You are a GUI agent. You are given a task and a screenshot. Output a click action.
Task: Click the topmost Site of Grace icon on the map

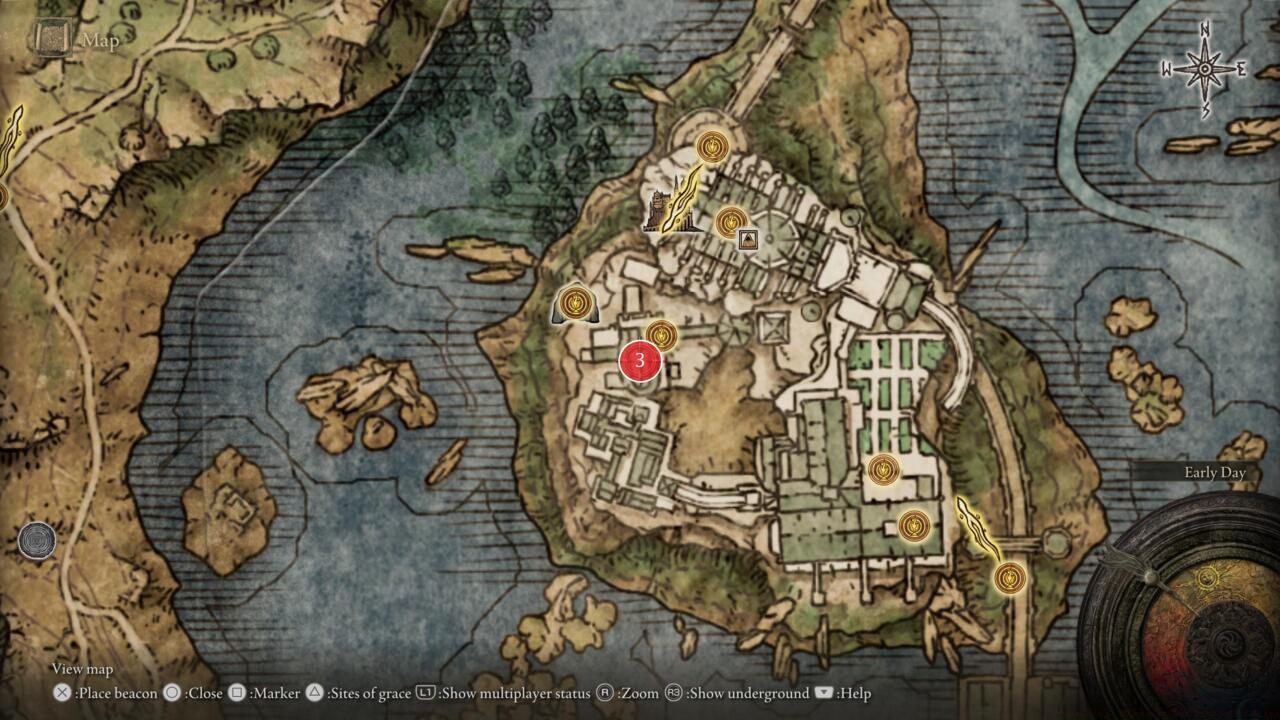[x=712, y=146]
